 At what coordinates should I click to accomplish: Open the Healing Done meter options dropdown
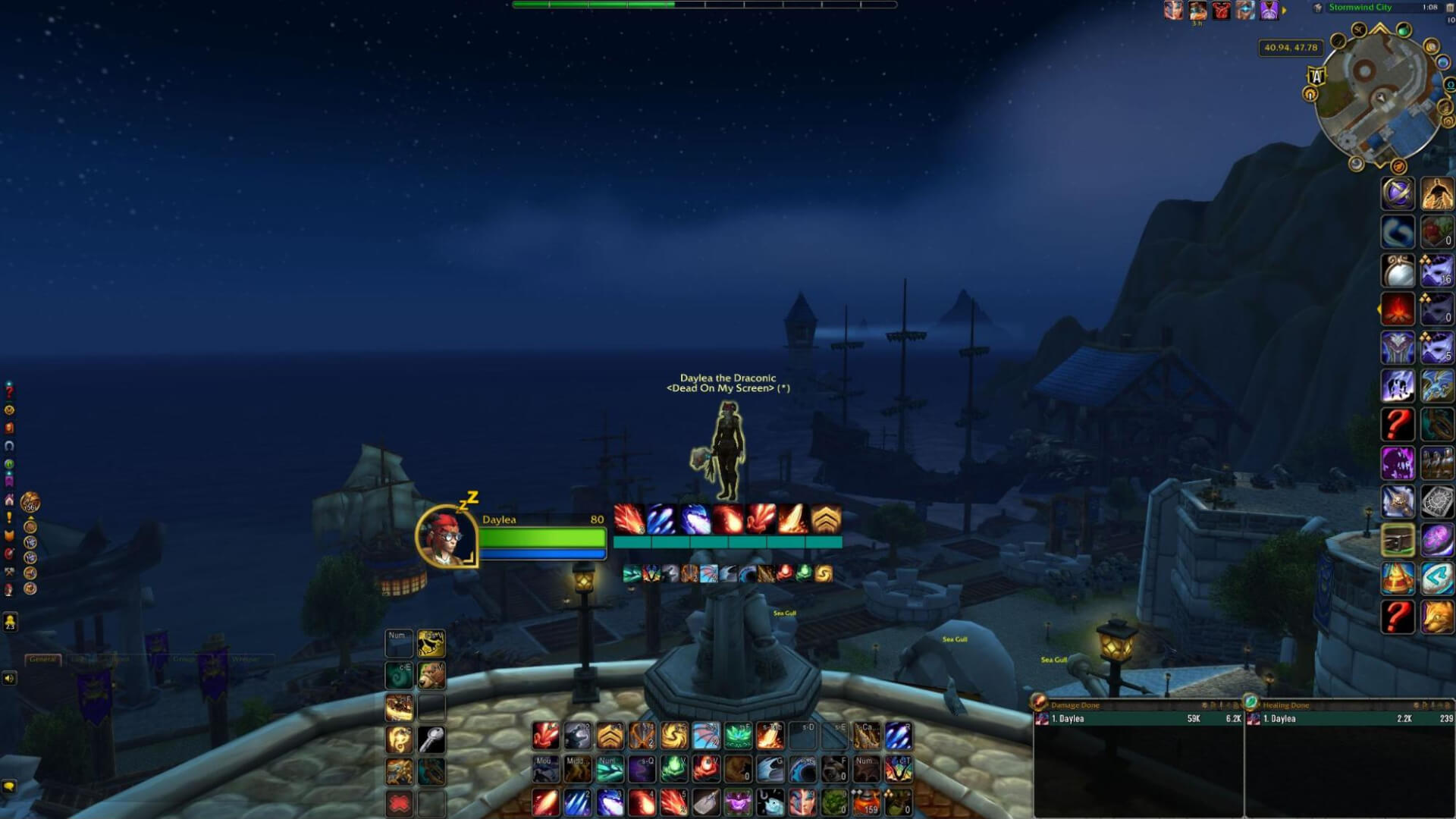click(1447, 705)
